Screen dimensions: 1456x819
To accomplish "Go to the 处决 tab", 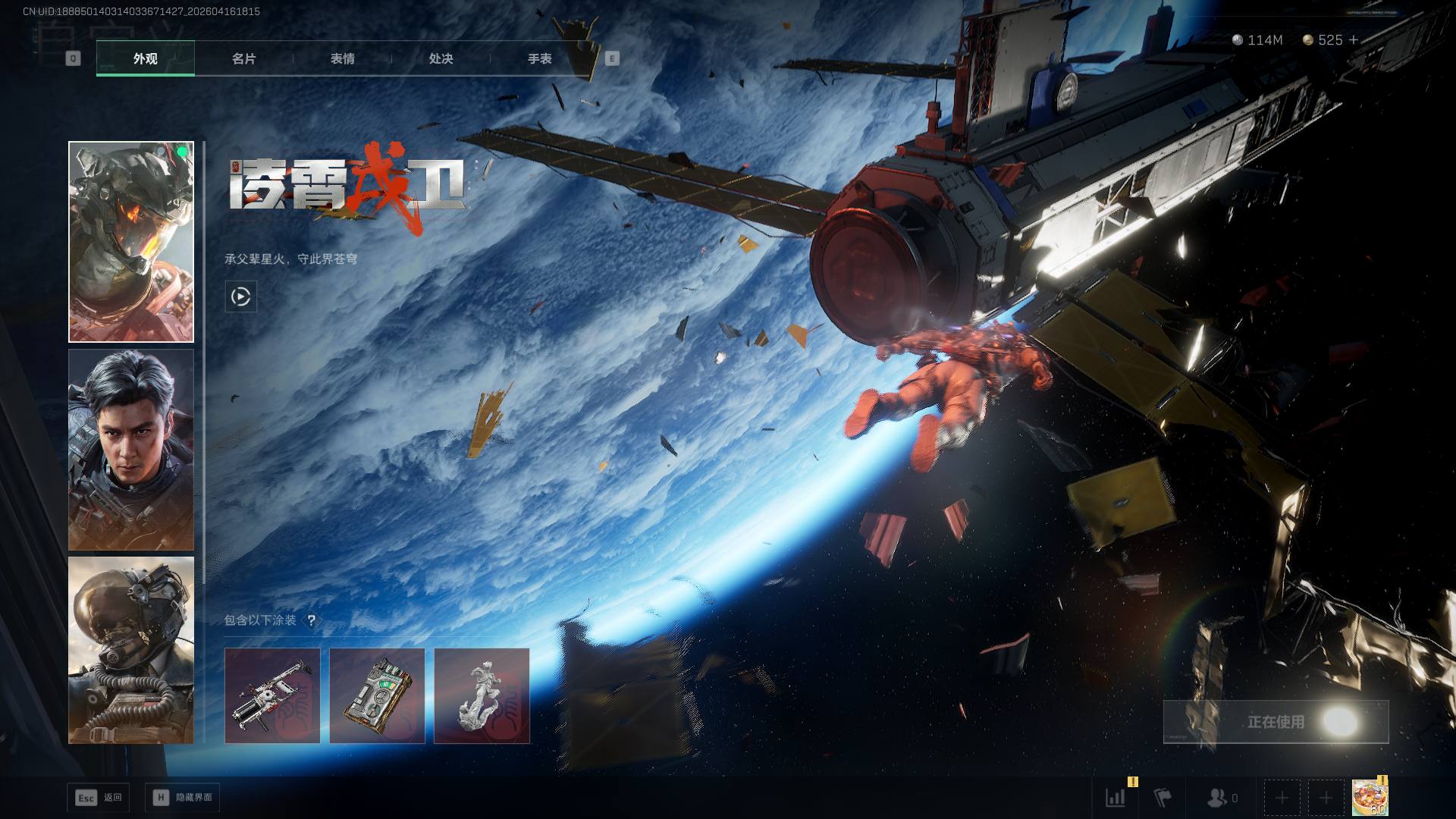I will tap(441, 58).
